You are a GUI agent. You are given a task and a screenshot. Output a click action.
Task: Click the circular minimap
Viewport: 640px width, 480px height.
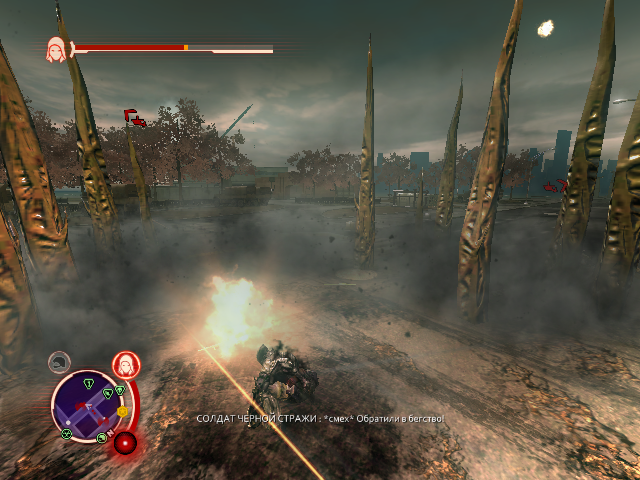pos(88,405)
